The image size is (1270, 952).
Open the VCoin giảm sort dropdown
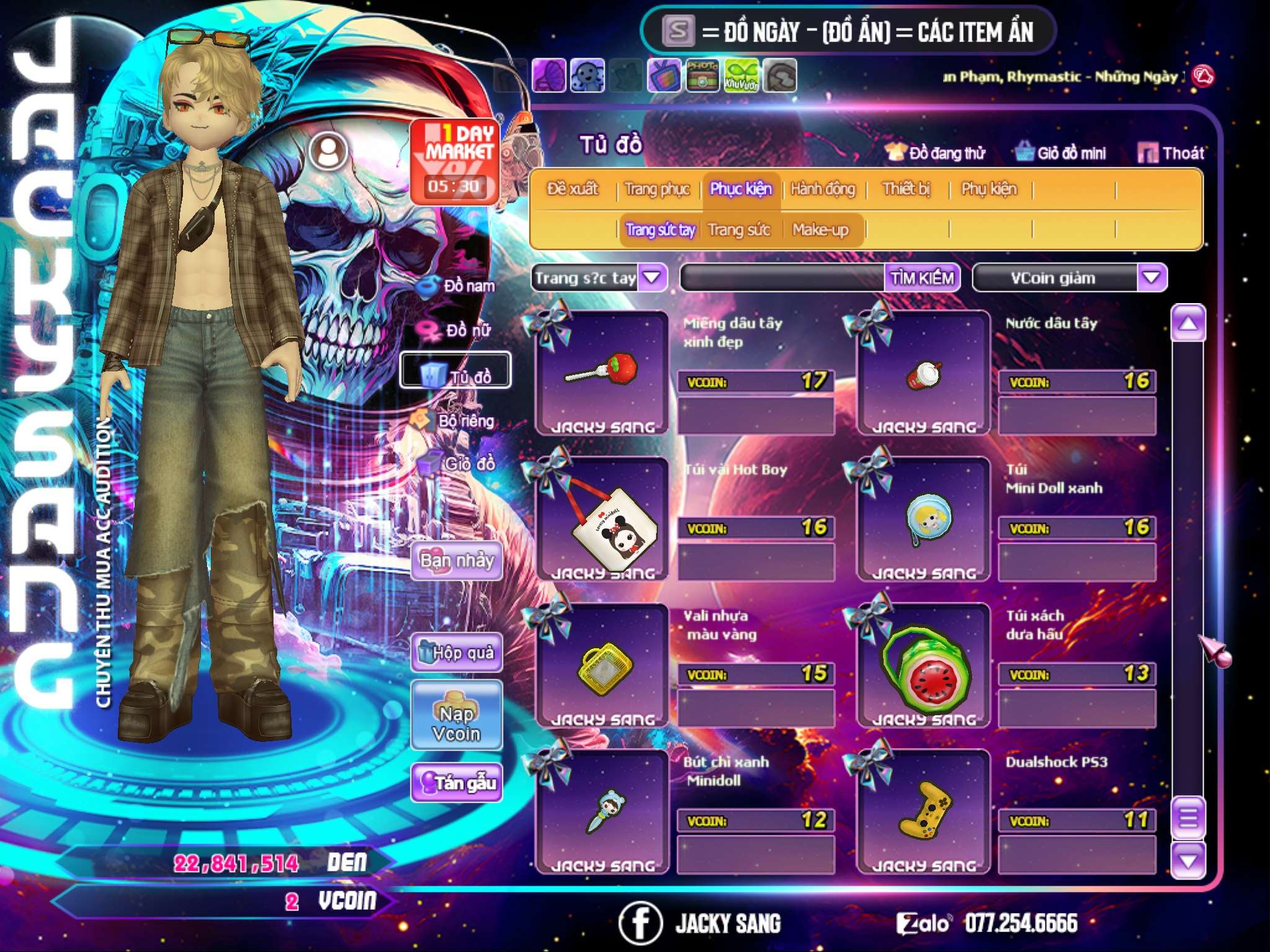pyautogui.click(x=1151, y=278)
